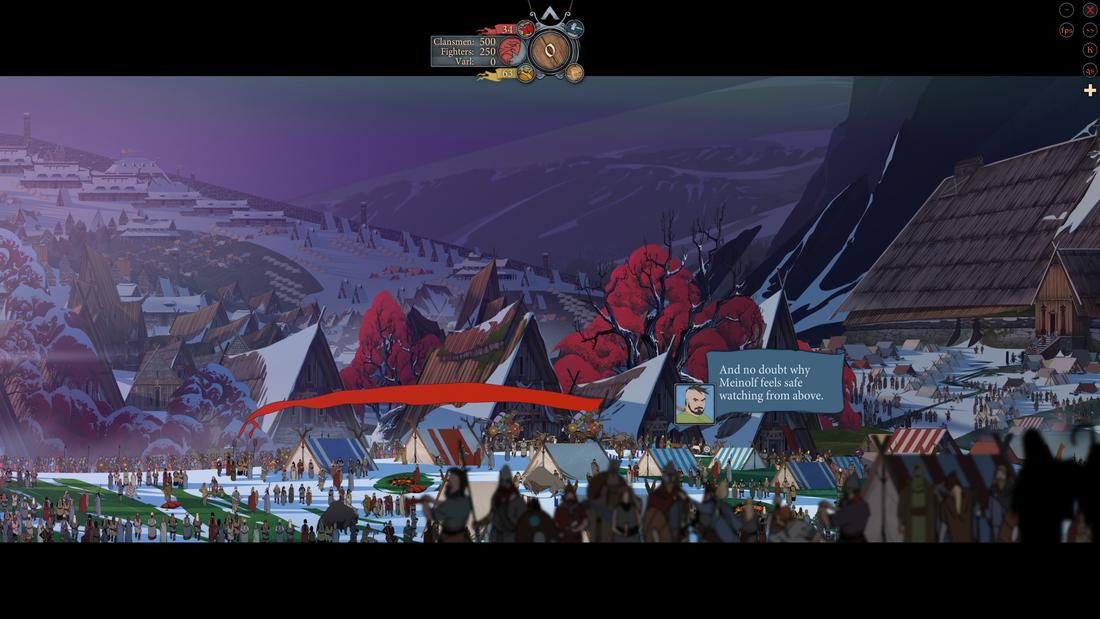Click the double-arrow fast-forward debug button

(1090, 30)
